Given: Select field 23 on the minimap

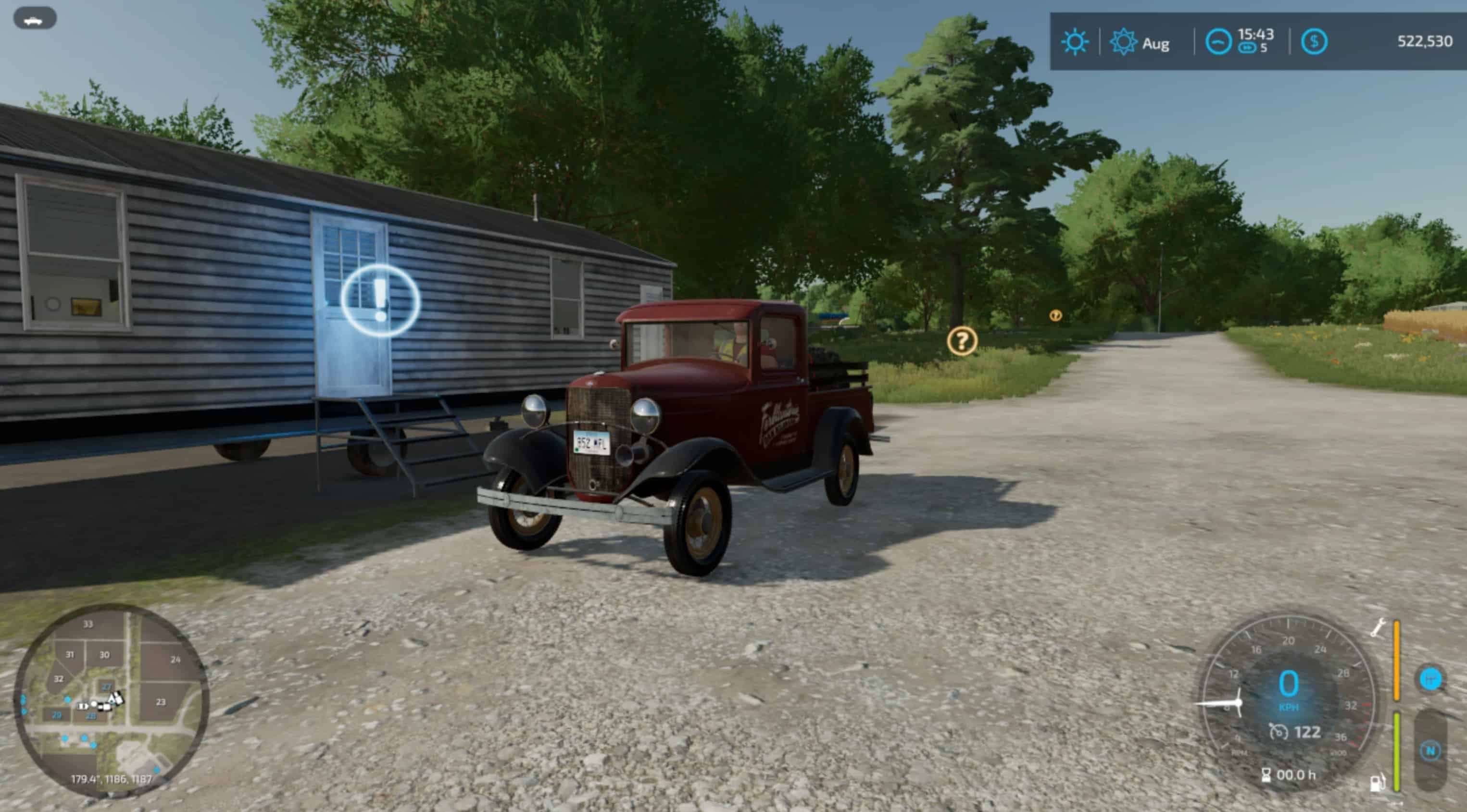Looking at the screenshot, I should (x=161, y=702).
